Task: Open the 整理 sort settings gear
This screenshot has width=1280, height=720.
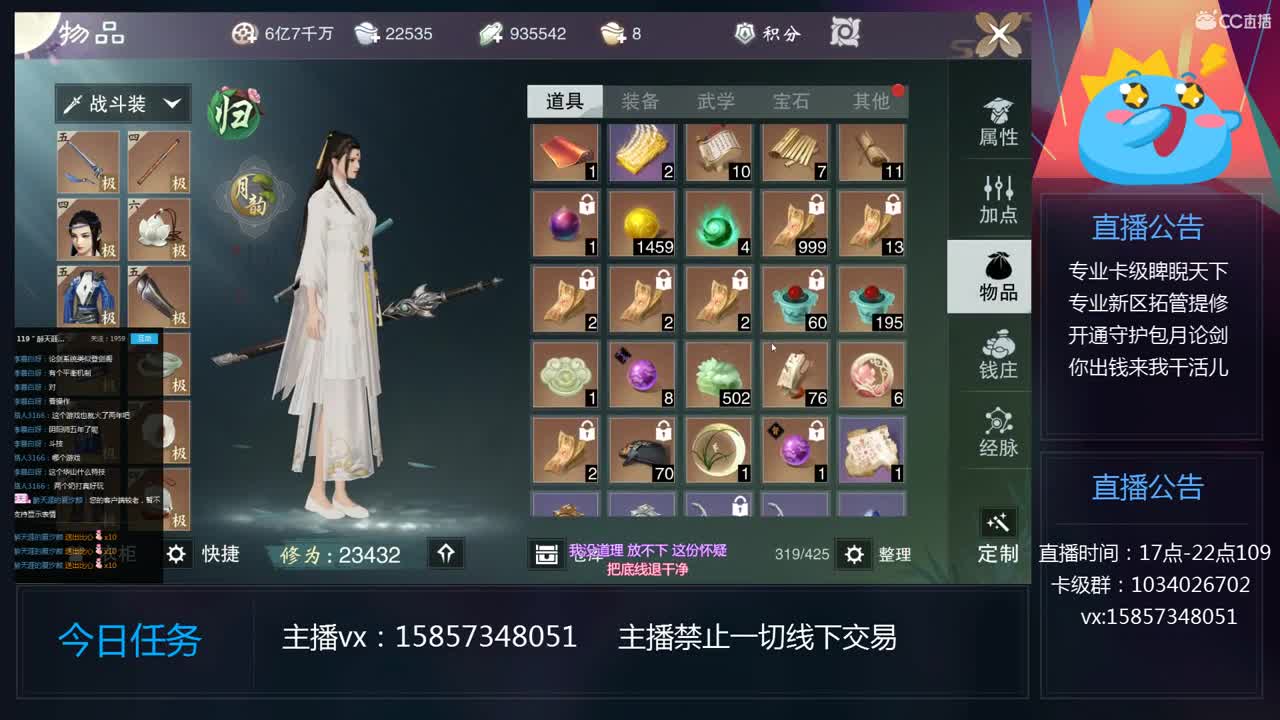Action: (x=855, y=555)
